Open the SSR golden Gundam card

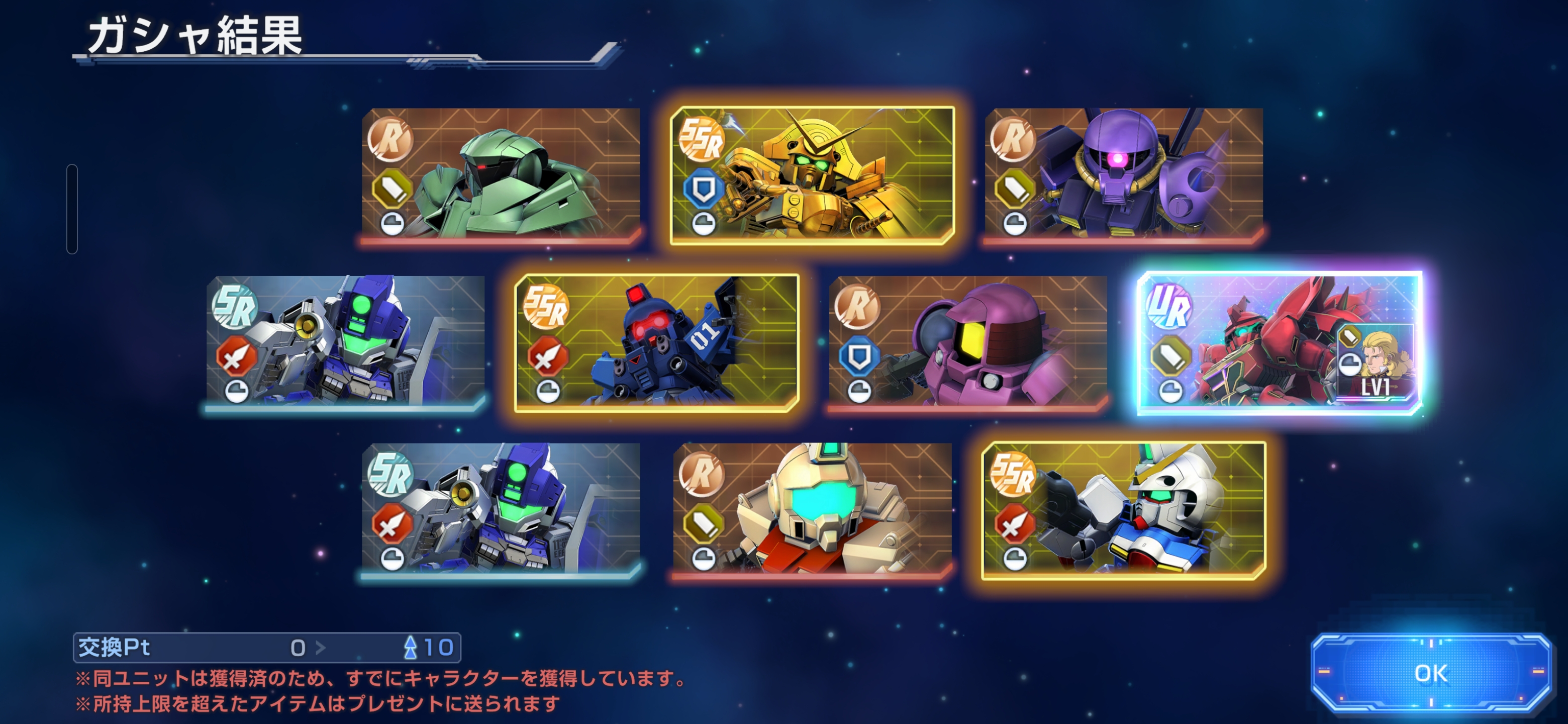[x=812, y=175]
